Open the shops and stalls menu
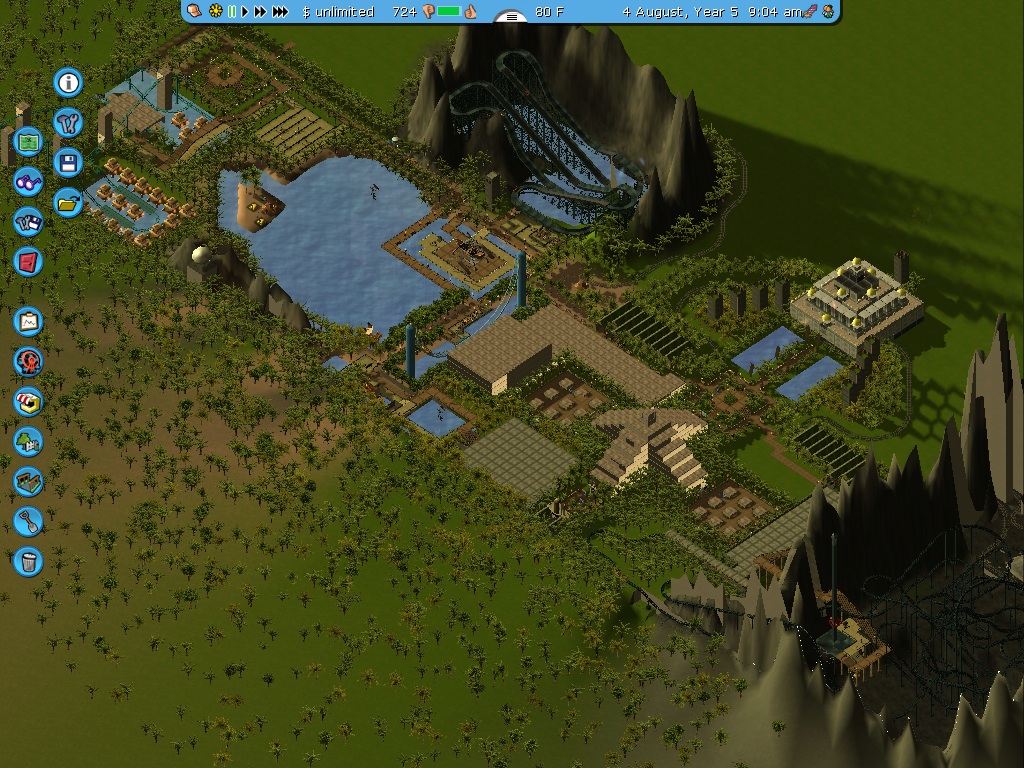This screenshot has height=768, width=1024. 29,401
